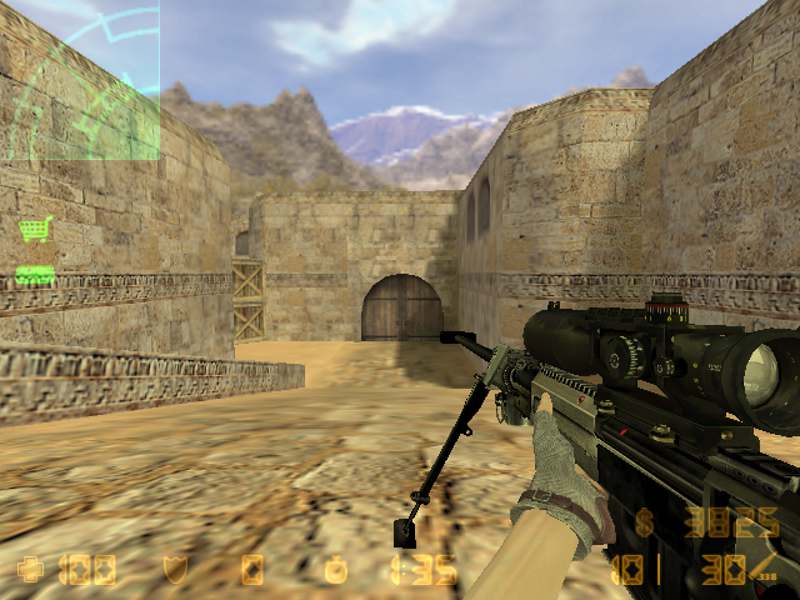Click the bullet ammo-type icon
This screenshot has width=800, height=600.
pyautogui.click(x=765, y=569)
